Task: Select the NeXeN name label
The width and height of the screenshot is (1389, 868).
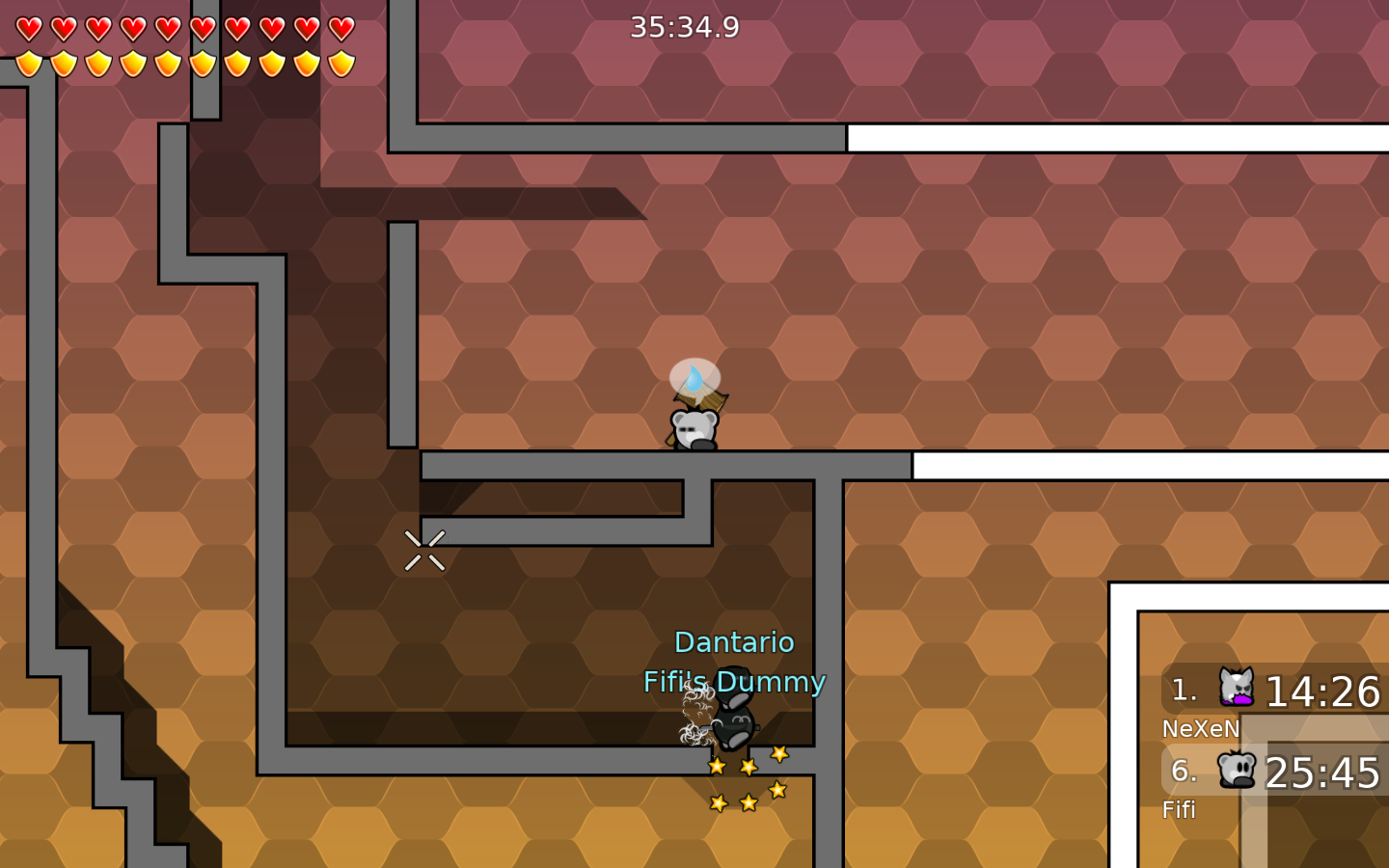Action: click(x=1202, y=730)
